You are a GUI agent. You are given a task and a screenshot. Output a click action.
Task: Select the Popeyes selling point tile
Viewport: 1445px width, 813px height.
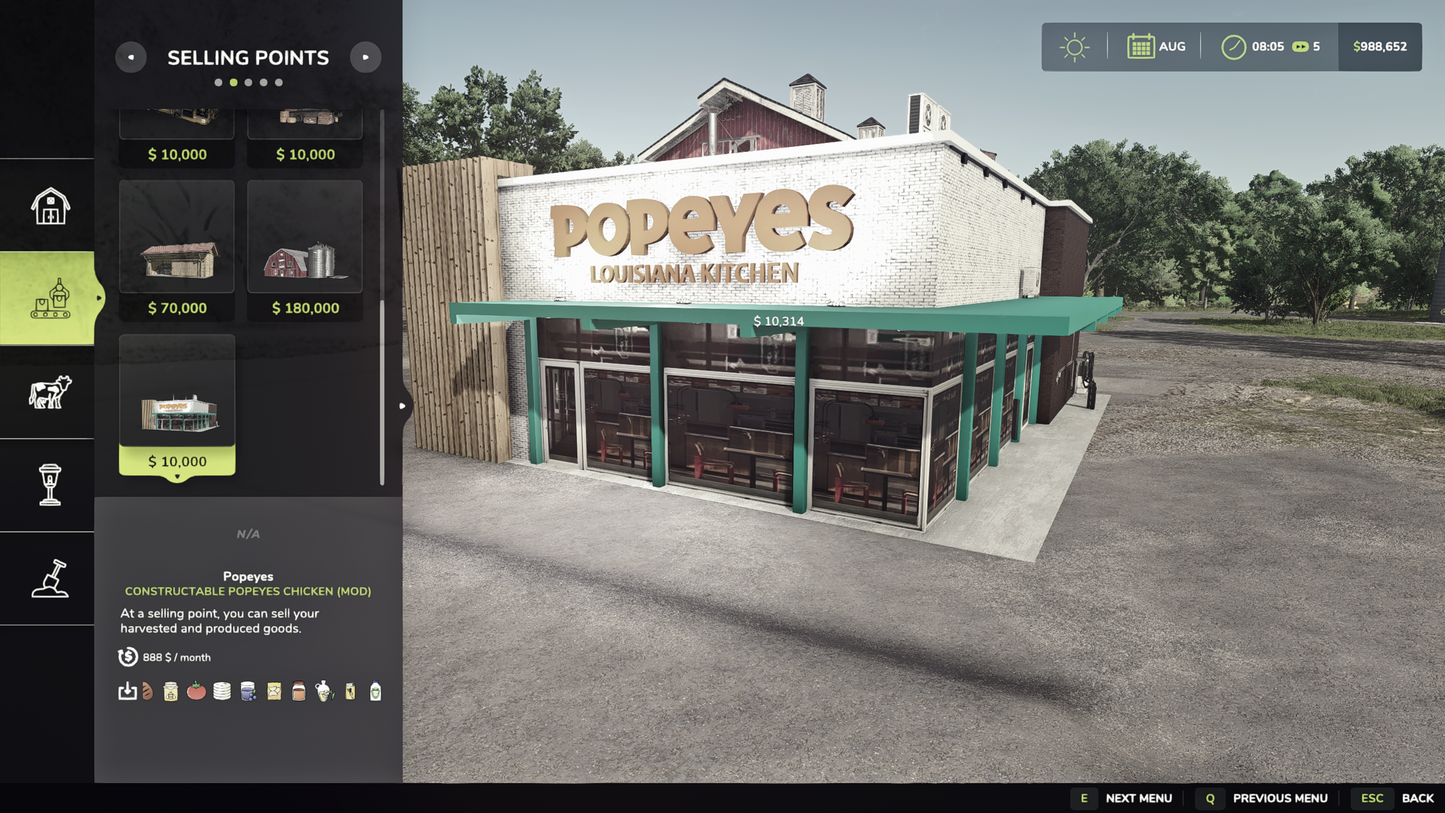(x=177, y=404)
